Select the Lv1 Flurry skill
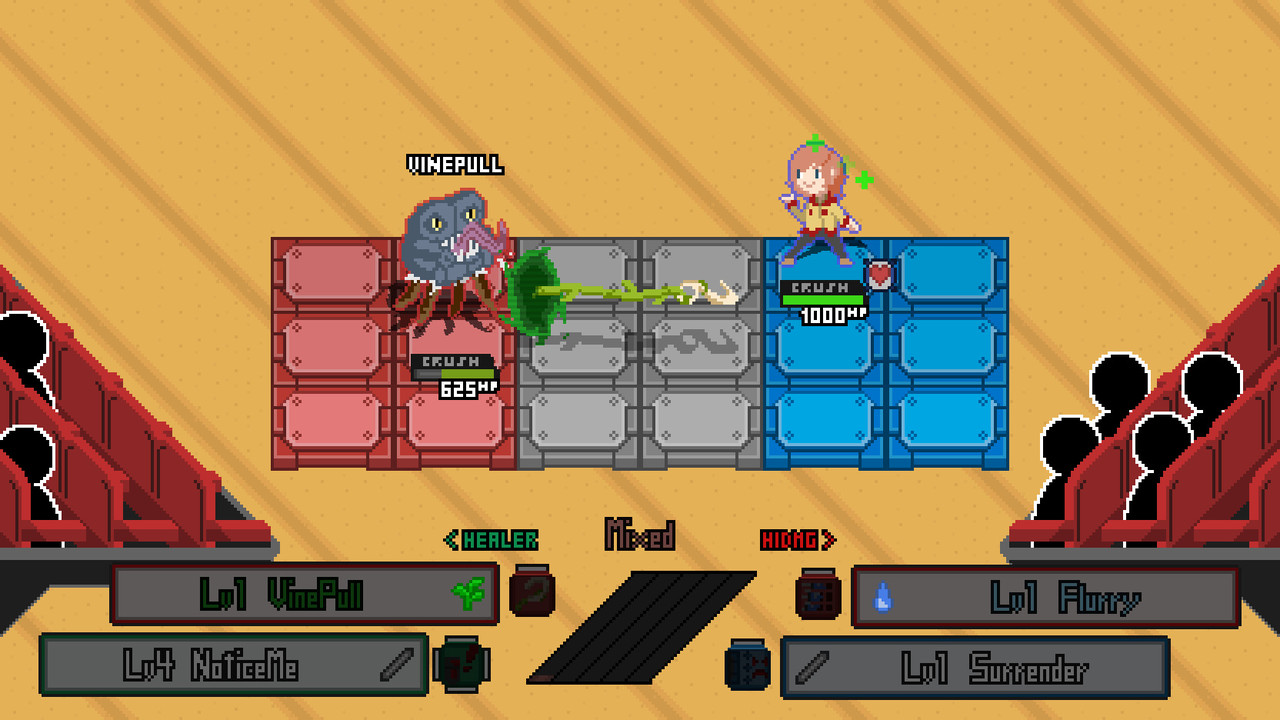 [1045, 597]
